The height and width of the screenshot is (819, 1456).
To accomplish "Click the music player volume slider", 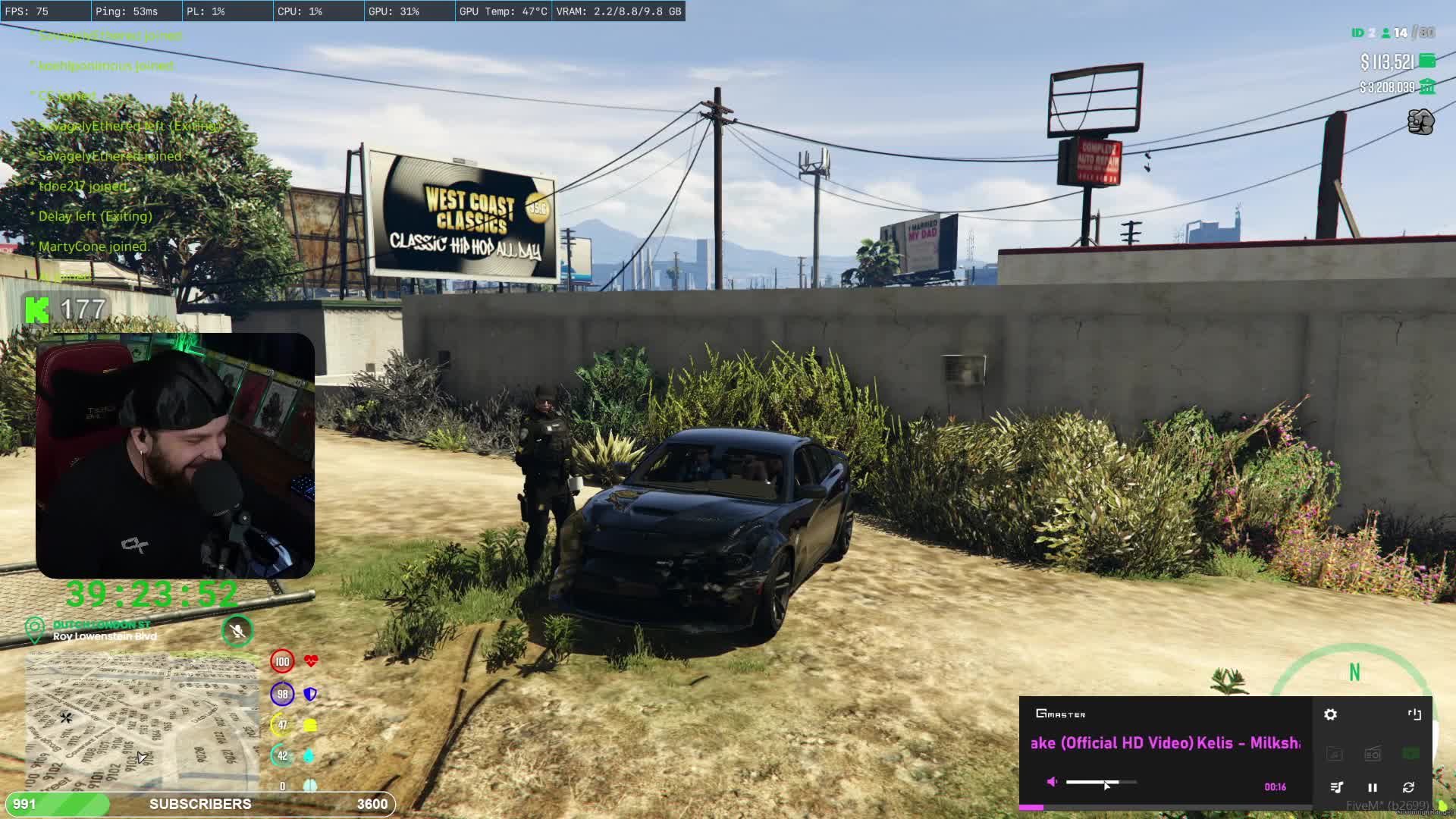I will (1101, 782).
